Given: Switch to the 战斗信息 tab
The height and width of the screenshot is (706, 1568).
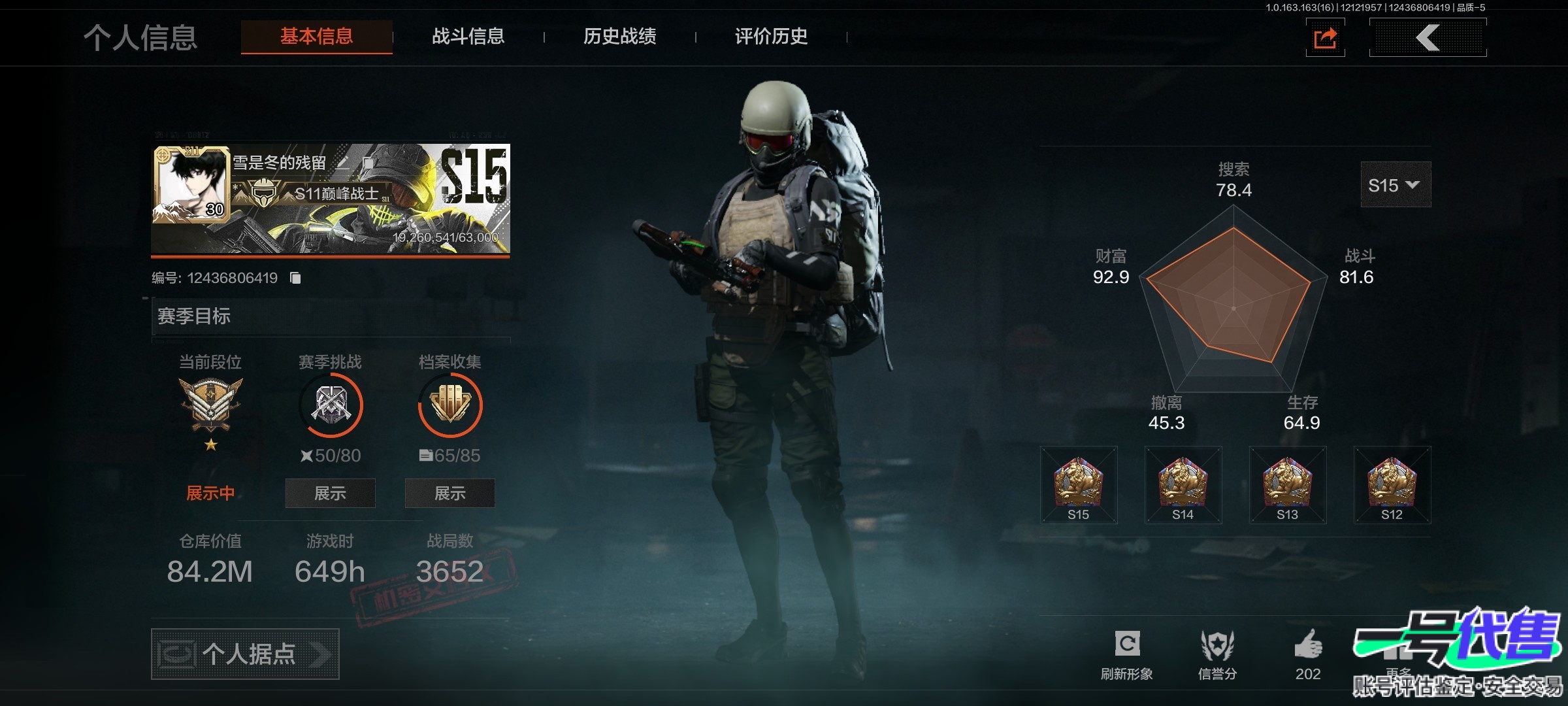Looking at the screenshot, I should tap(468, 37).
